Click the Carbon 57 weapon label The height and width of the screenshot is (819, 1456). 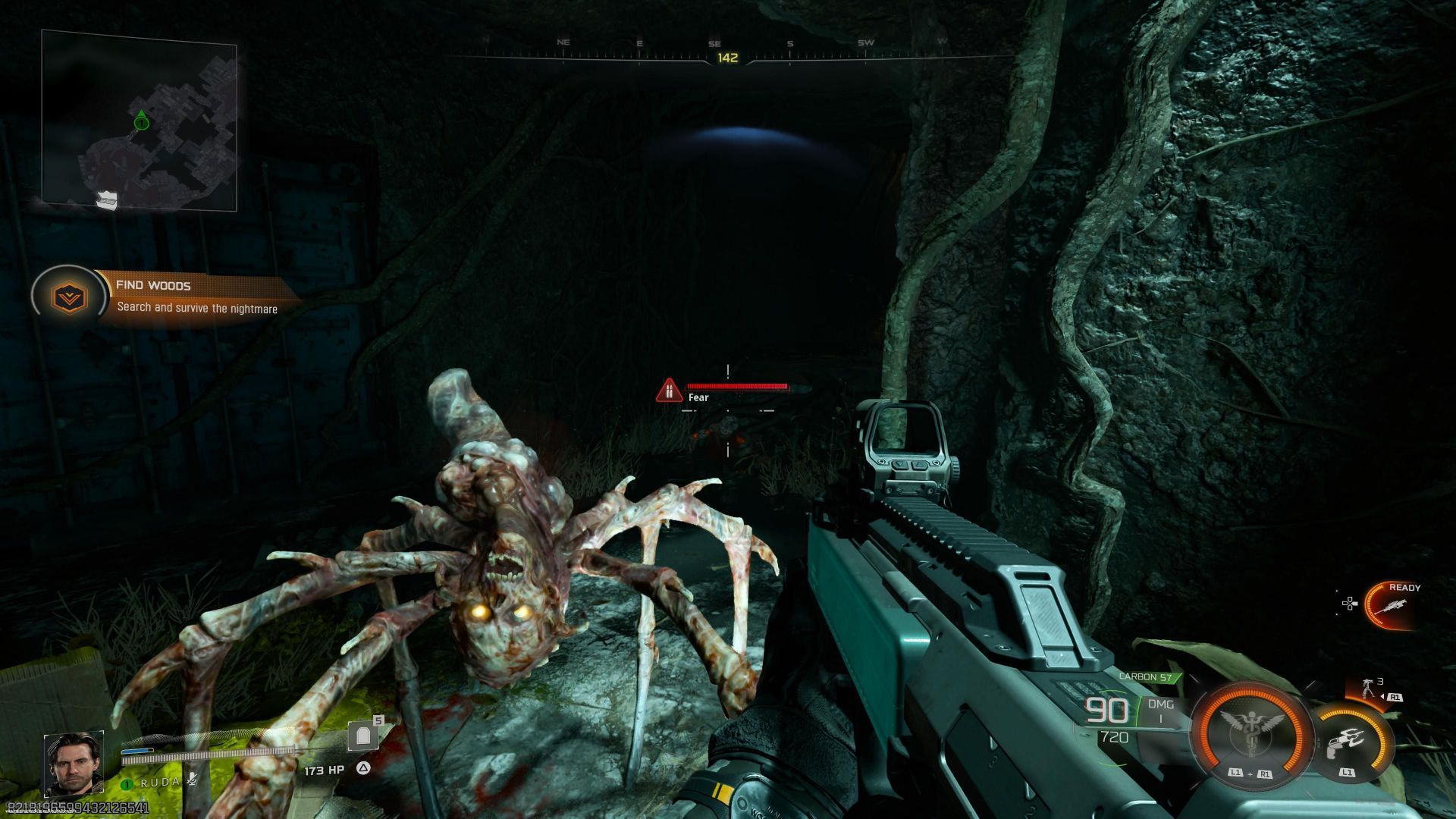(x=1146, y=677)
